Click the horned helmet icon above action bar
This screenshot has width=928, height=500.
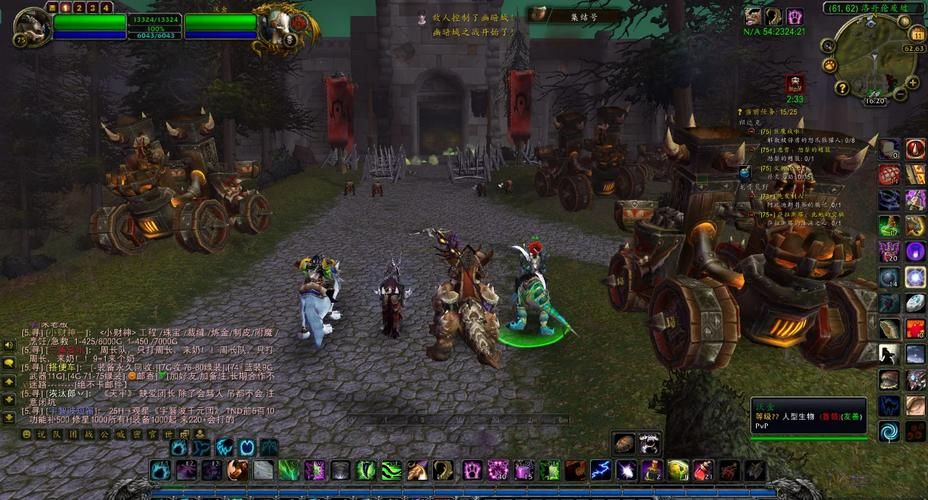click(648, 443)
